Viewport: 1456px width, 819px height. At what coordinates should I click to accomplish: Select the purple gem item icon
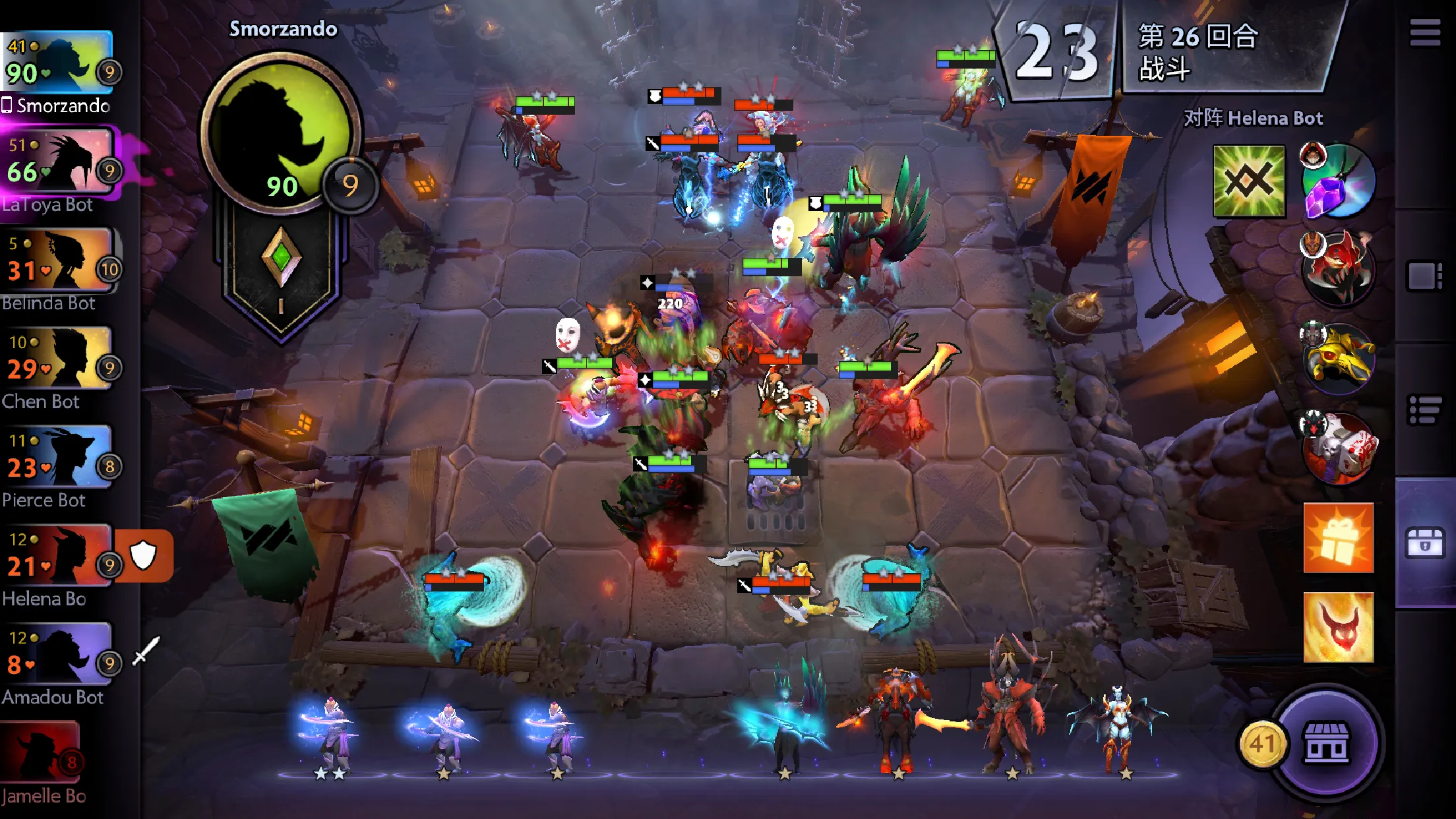pyautogui.click(x=1337, y=181)
